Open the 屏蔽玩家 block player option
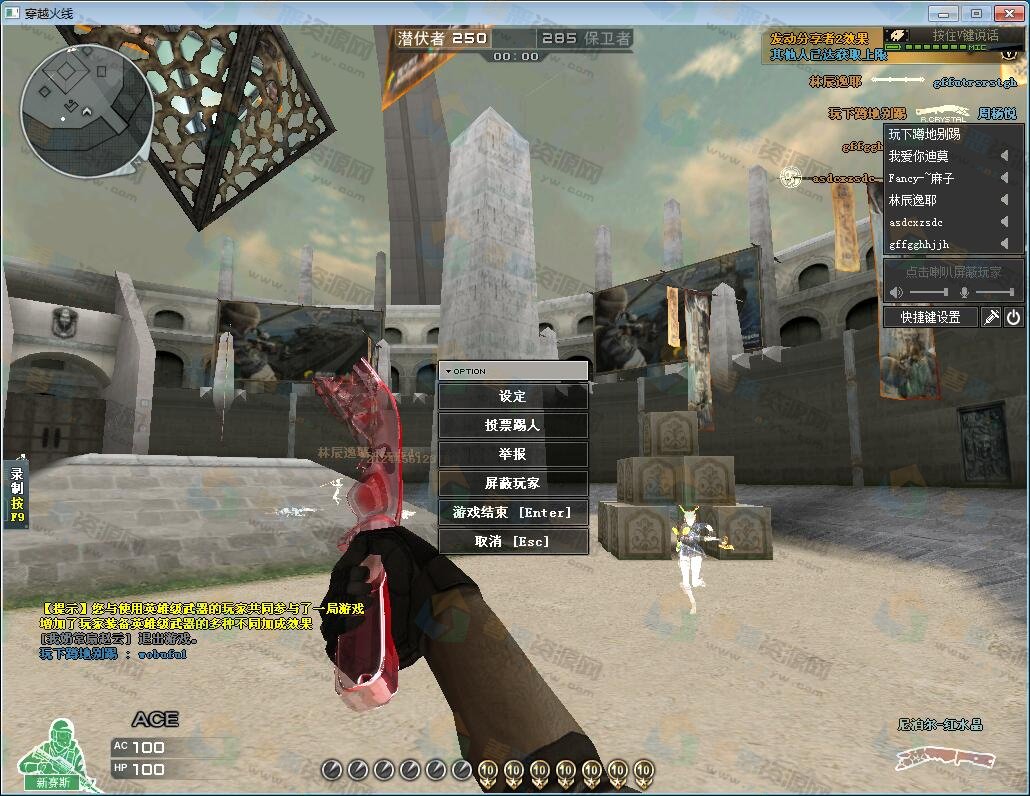The width and height of the screenshot is (1030, 796). pos(513,483)
